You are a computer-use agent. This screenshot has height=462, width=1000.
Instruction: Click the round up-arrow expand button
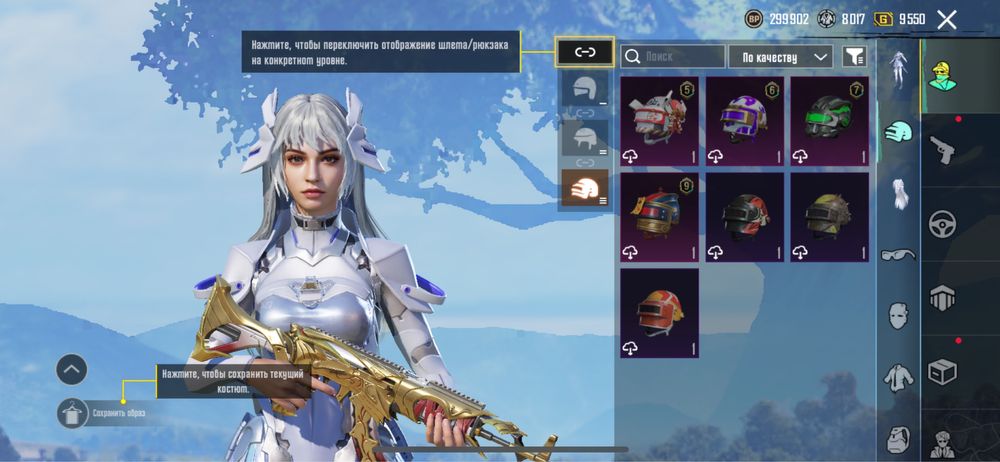point(72,370)
